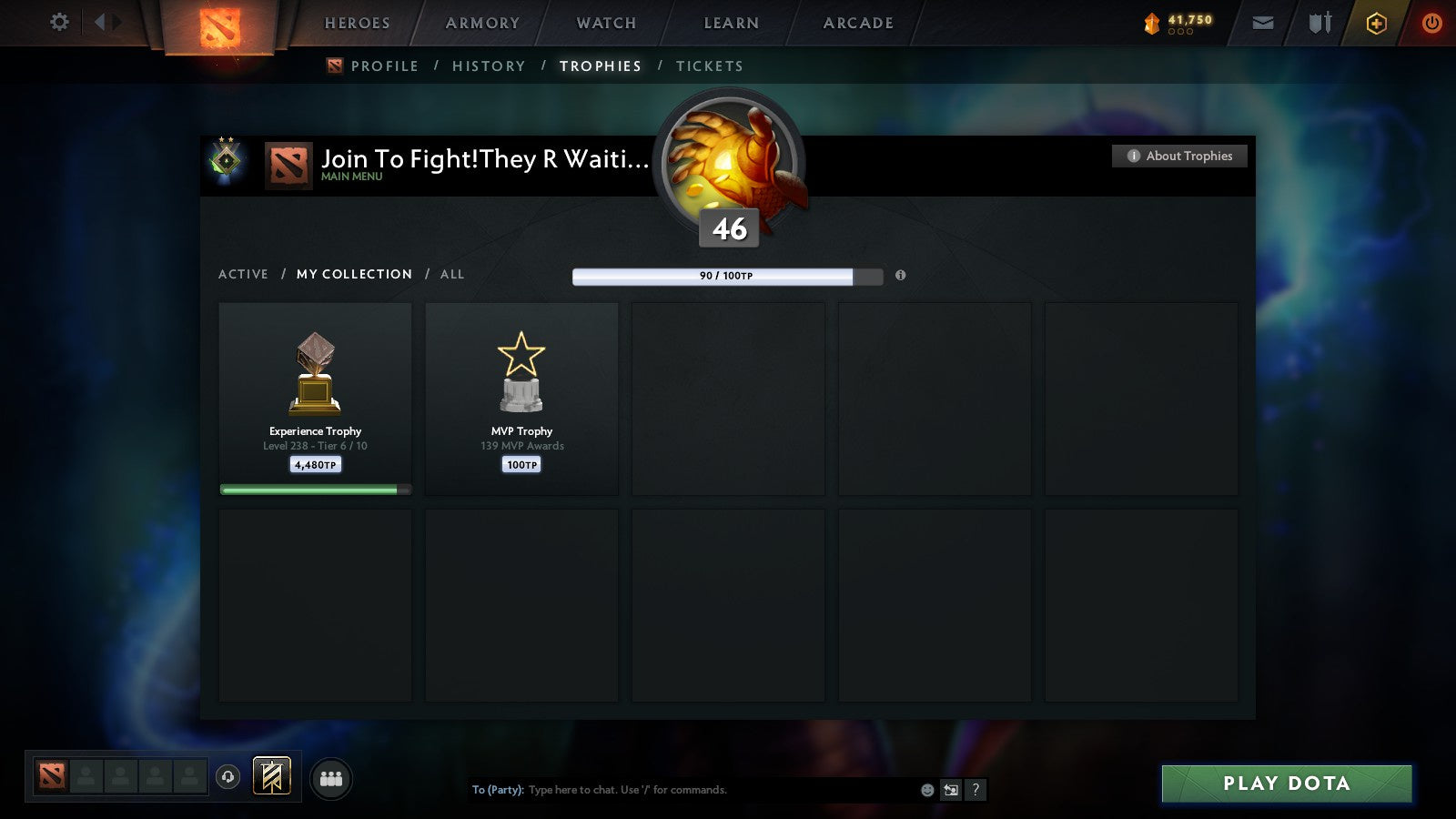Select the ACTIVE trophy filter
1456x819 pixels.
(x=243, y=274)
